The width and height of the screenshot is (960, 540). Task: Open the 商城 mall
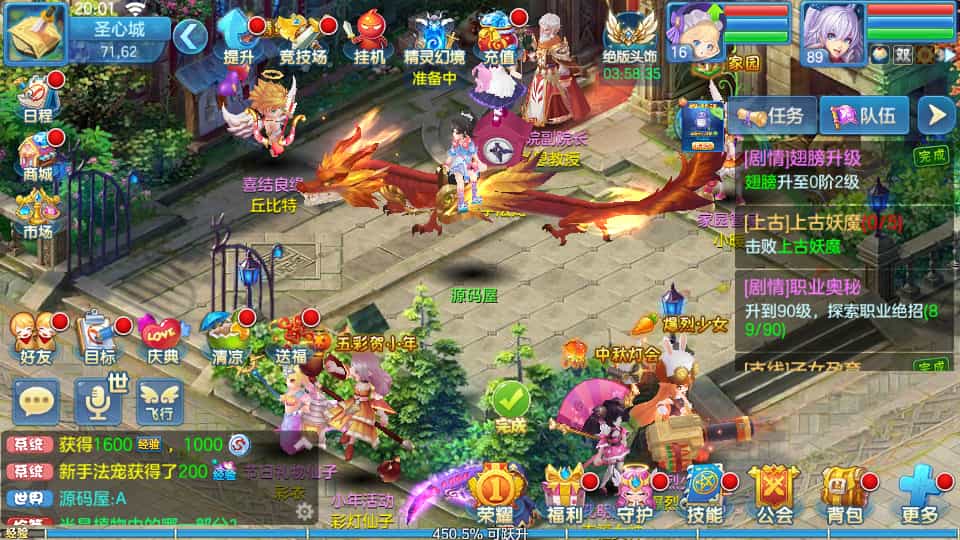click(x=38, y=158)
